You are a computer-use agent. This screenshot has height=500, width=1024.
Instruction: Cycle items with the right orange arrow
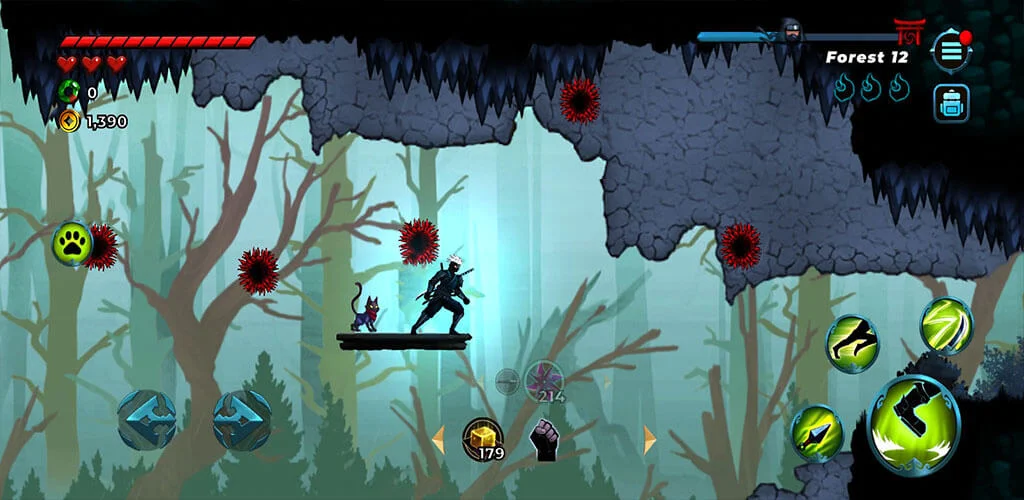(650, 440)
